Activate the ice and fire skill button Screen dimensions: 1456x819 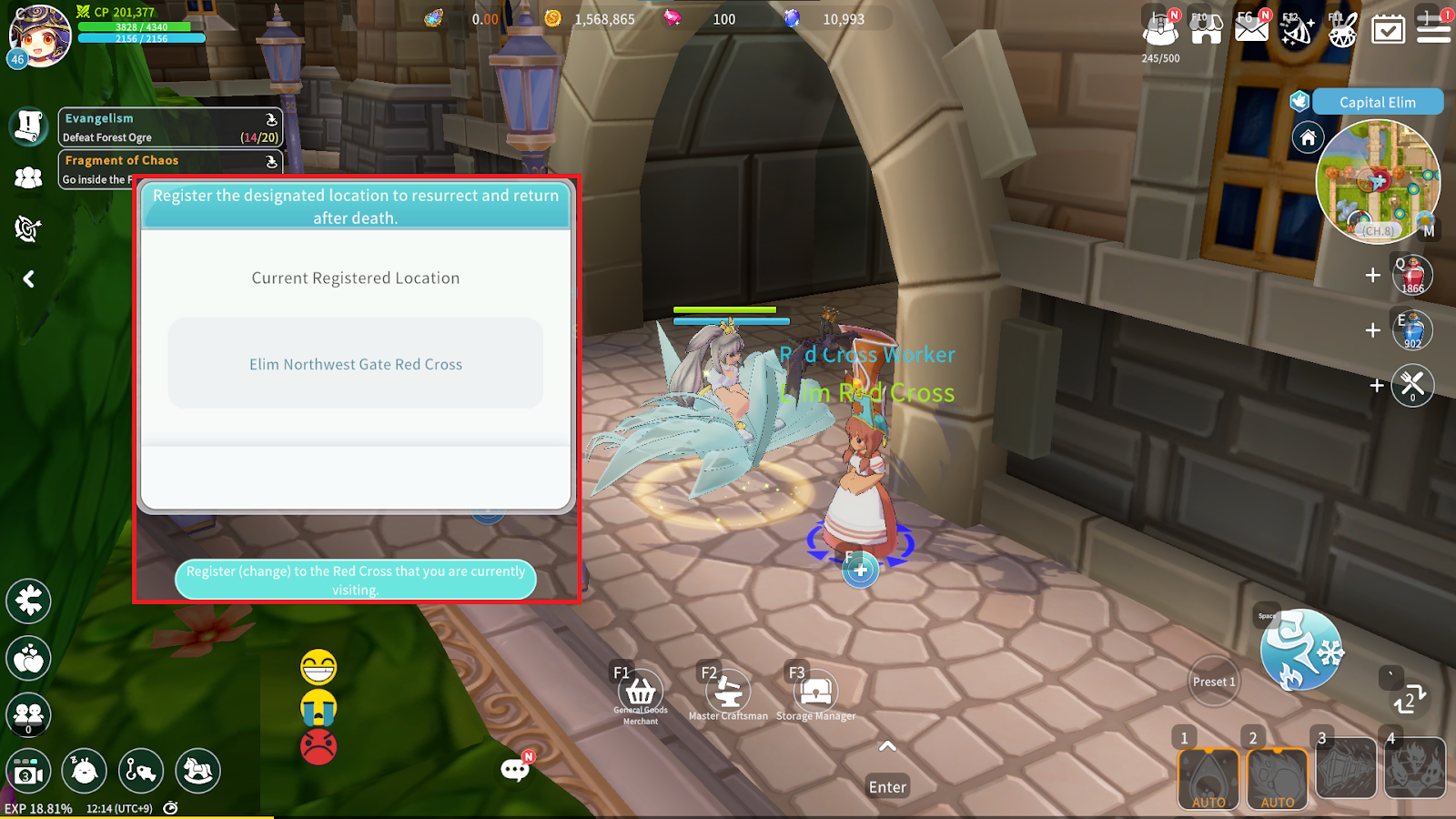(1301, 650)
